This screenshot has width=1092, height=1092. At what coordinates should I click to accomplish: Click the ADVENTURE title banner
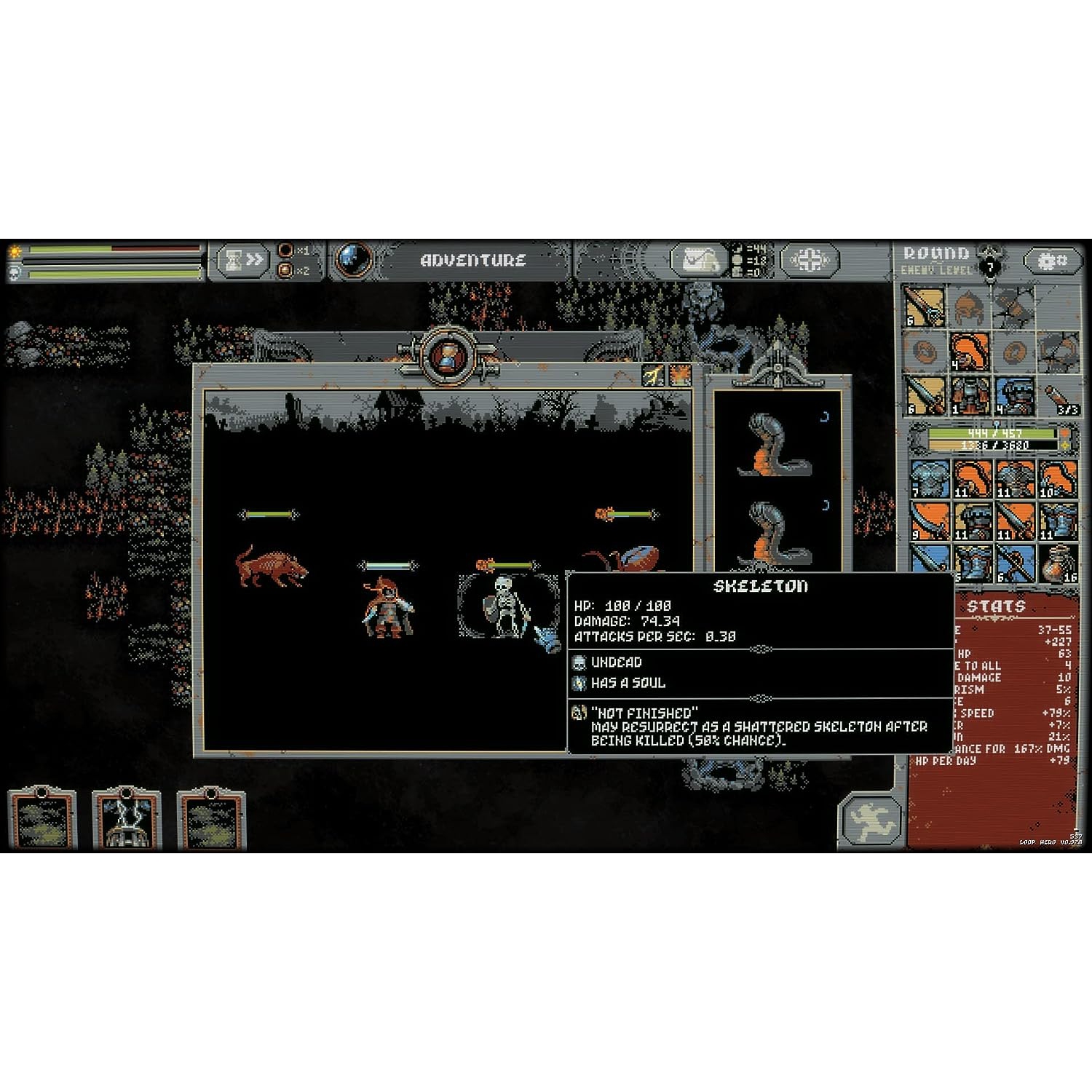(472, 260)
